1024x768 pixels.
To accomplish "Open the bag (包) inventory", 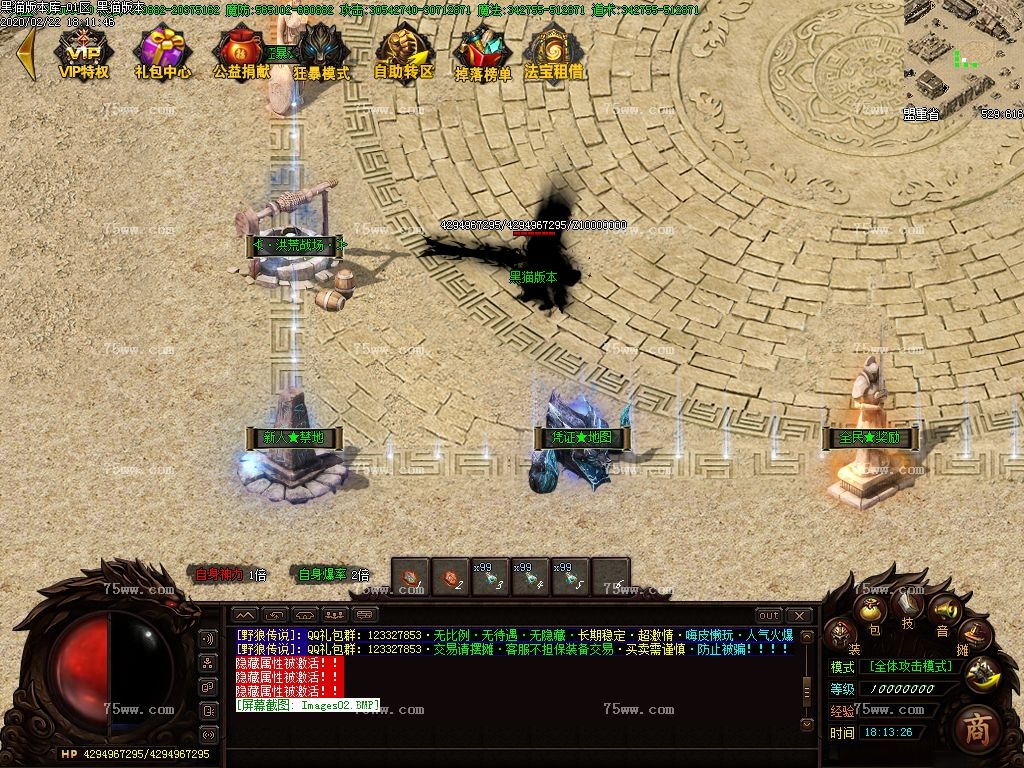I will (x=872, y=612).
